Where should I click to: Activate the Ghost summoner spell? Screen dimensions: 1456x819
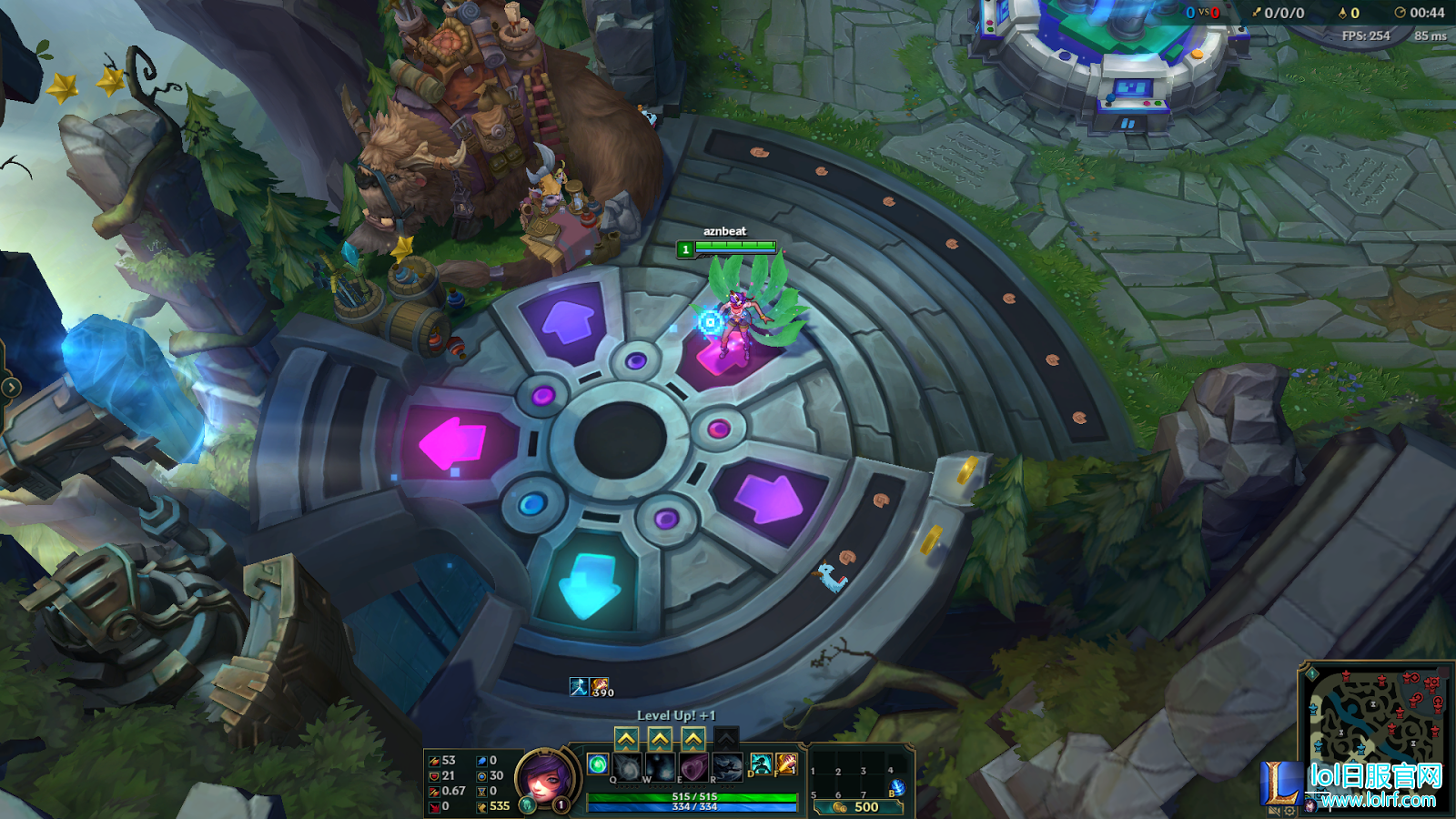click(761, 763)
